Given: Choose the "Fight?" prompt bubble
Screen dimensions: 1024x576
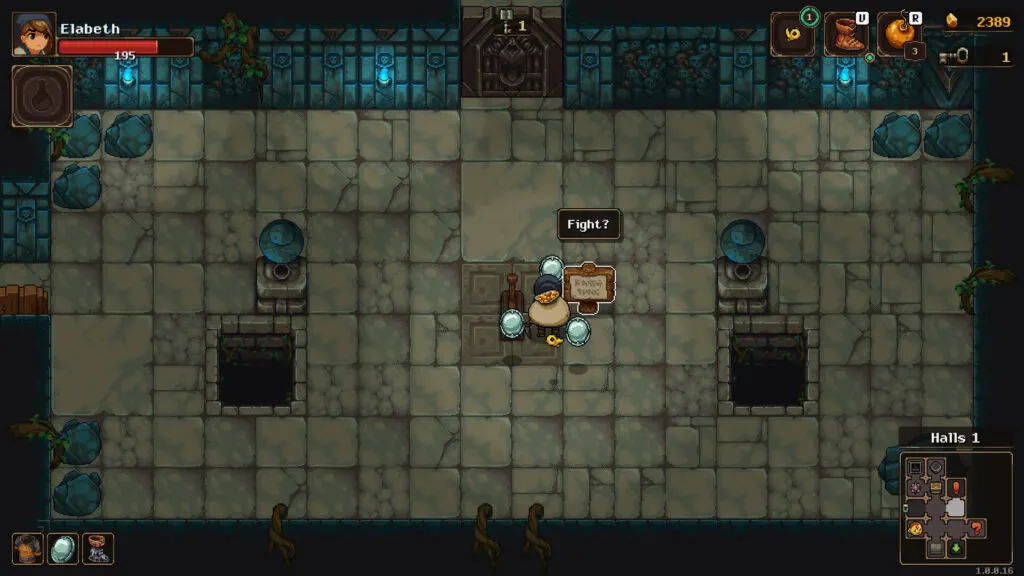Looking at the screenshot, I should [x=588, y=224].
